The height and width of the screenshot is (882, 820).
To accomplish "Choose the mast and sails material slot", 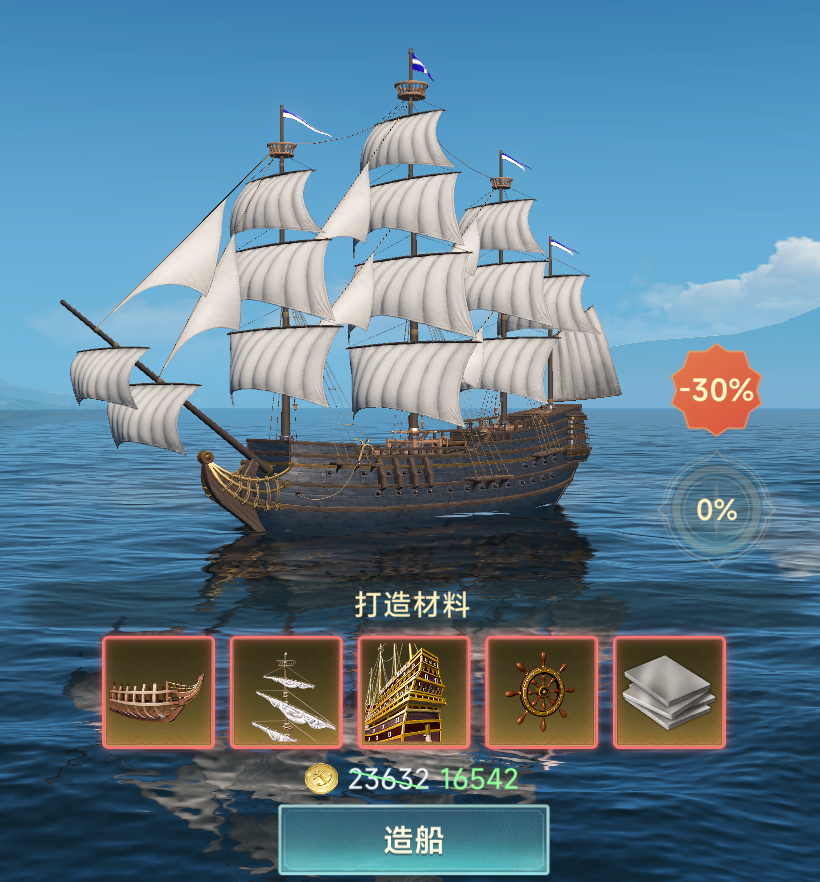I will point(286,692).
